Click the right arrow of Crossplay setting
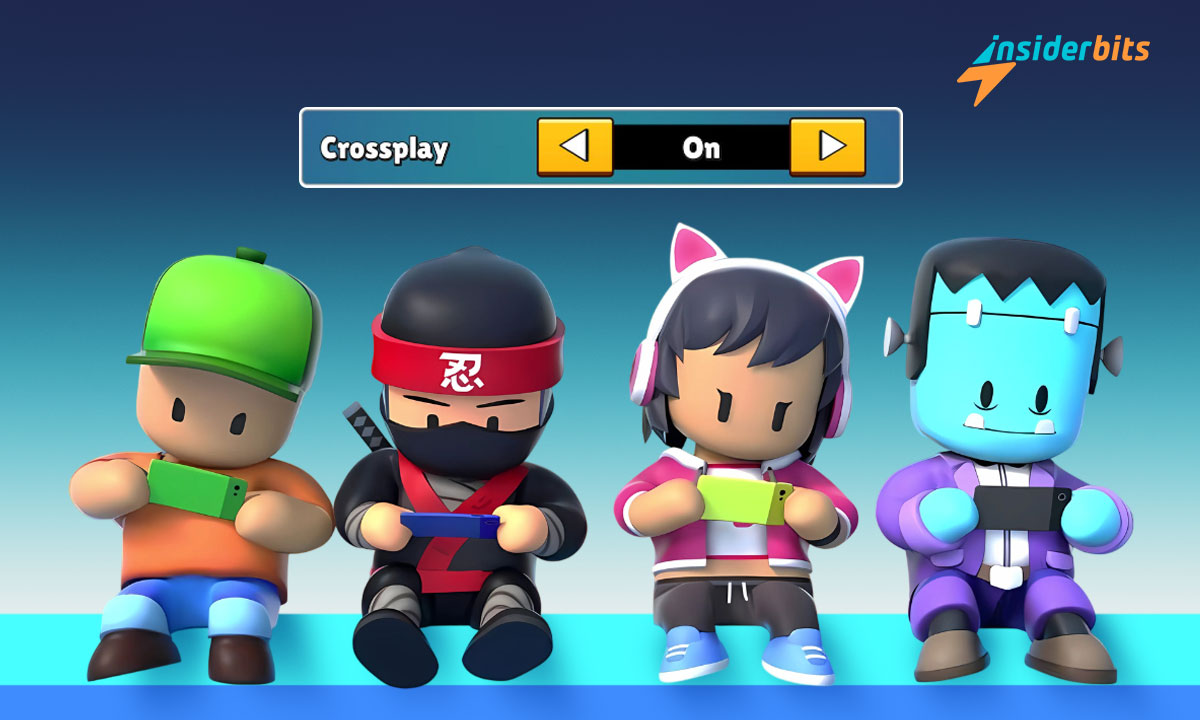 [x=827, y=147]
